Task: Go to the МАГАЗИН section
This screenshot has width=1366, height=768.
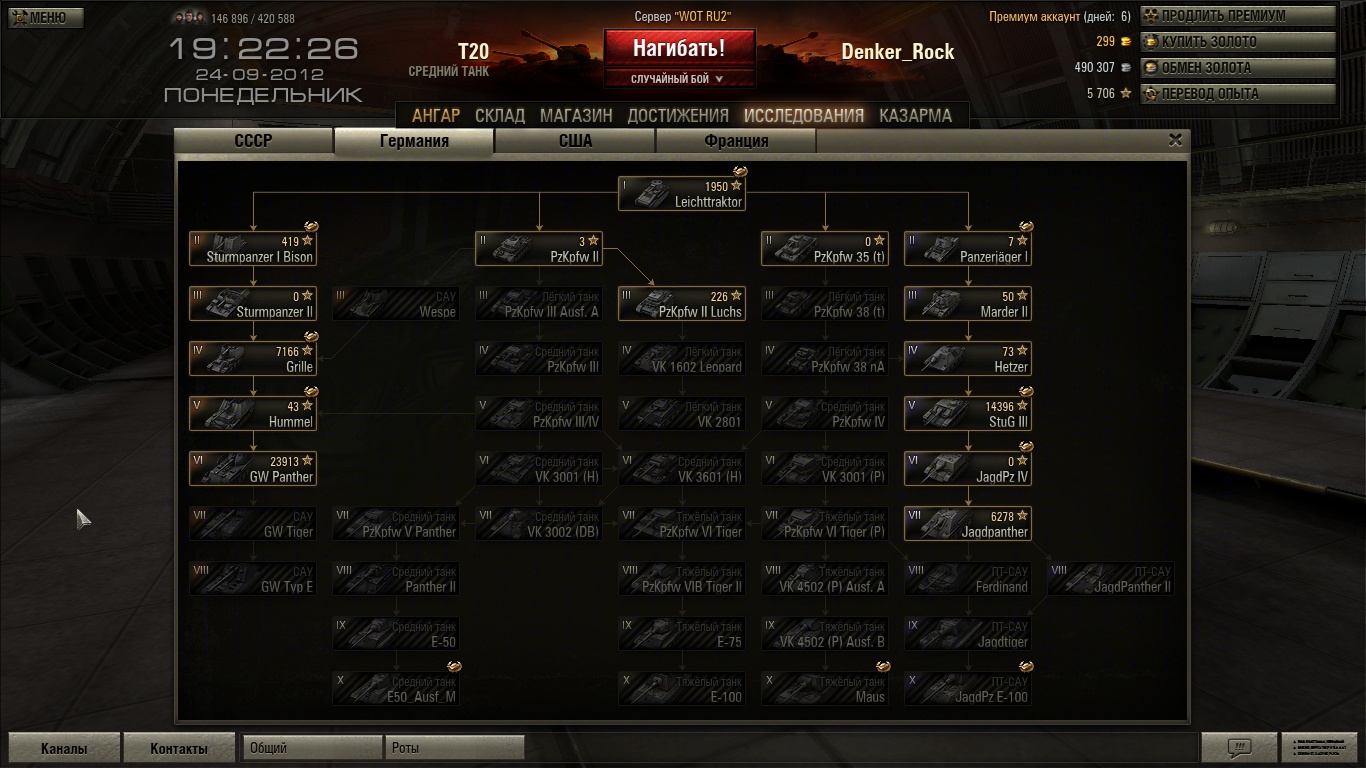Action: pyautogui.click(x=576, y=116)
